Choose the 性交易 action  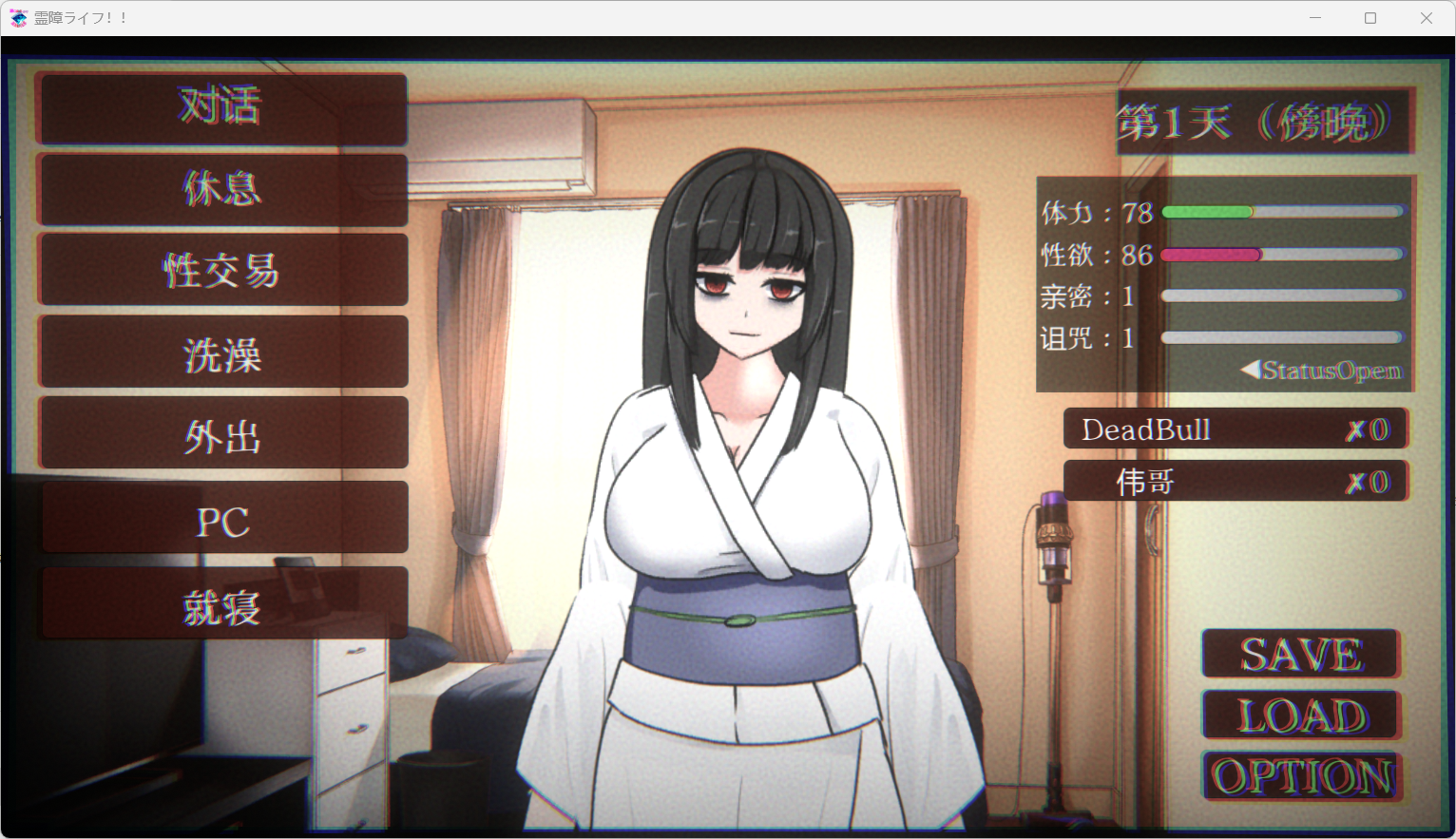220,270
